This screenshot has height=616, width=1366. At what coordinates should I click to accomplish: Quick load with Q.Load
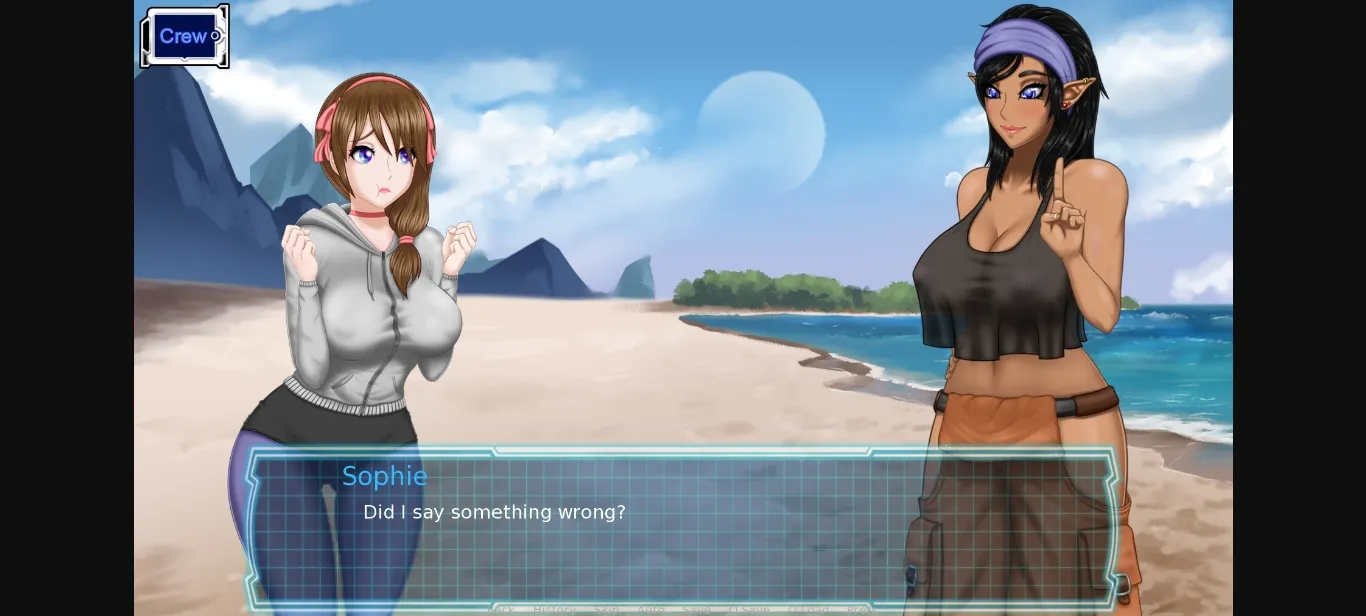click(x=809, y=609)
